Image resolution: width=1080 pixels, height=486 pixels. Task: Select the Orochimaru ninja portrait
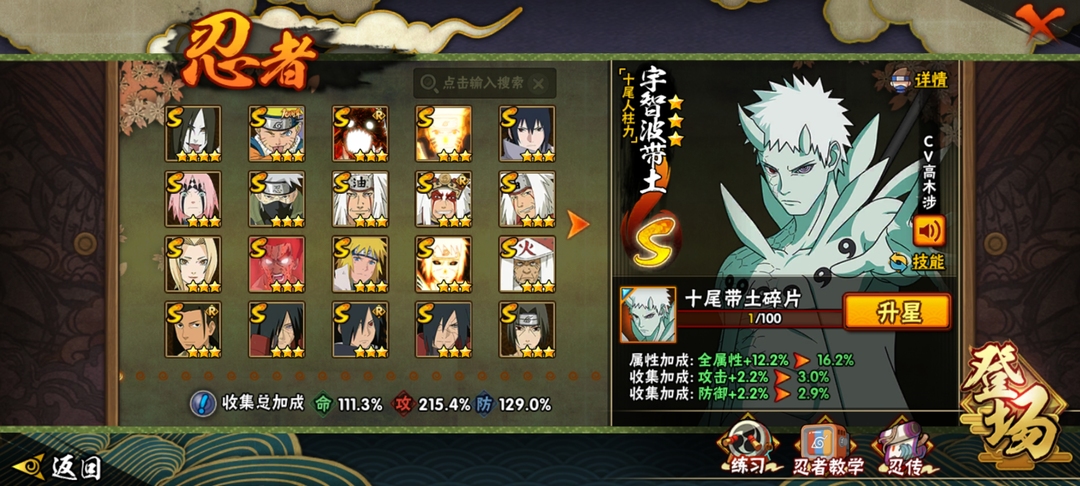(193, 134)
